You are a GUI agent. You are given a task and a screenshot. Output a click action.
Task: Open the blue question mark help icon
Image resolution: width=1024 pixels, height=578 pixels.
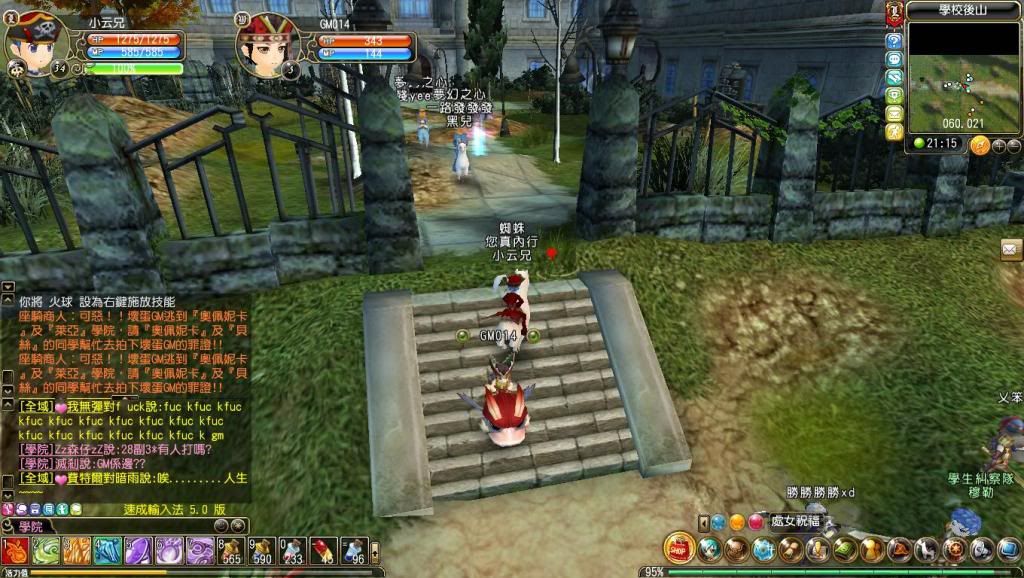pos(894,42)
